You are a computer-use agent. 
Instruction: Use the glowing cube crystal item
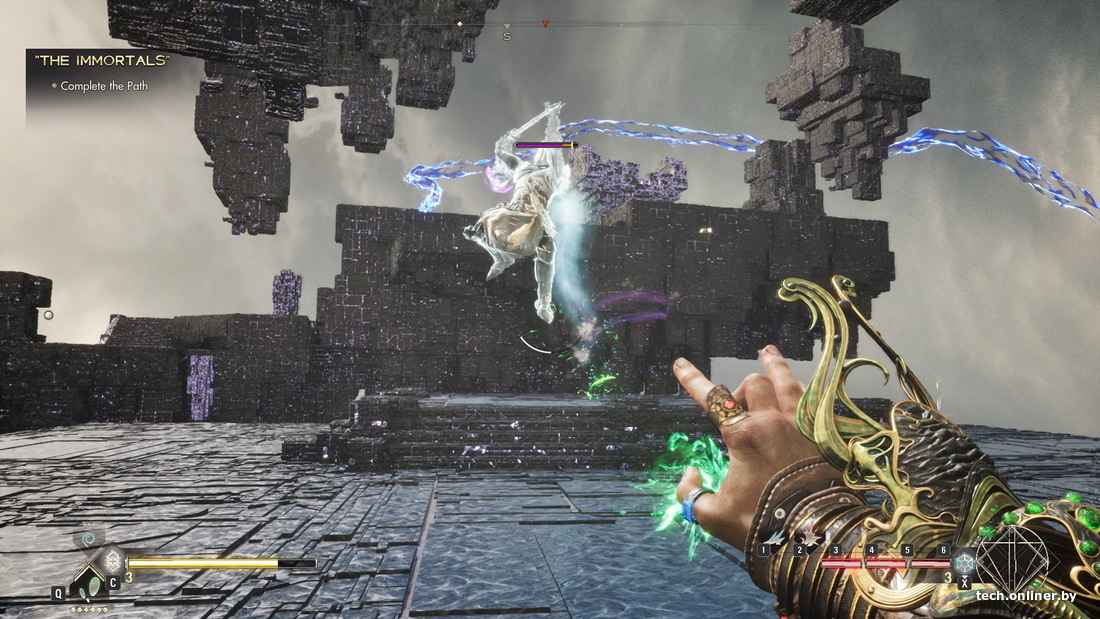(x=965, y=561)
